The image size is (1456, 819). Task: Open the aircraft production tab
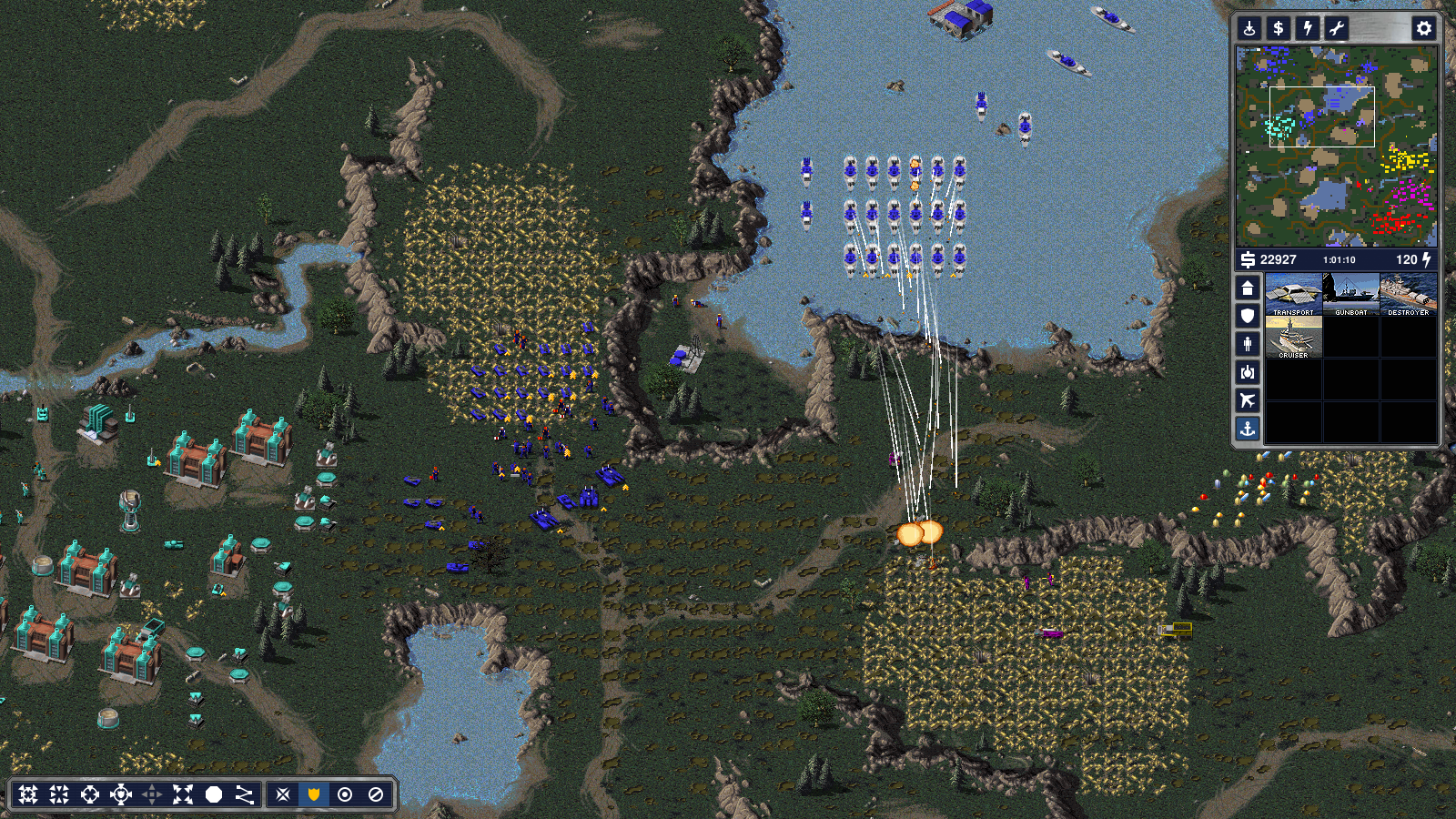coord(1248,400)
